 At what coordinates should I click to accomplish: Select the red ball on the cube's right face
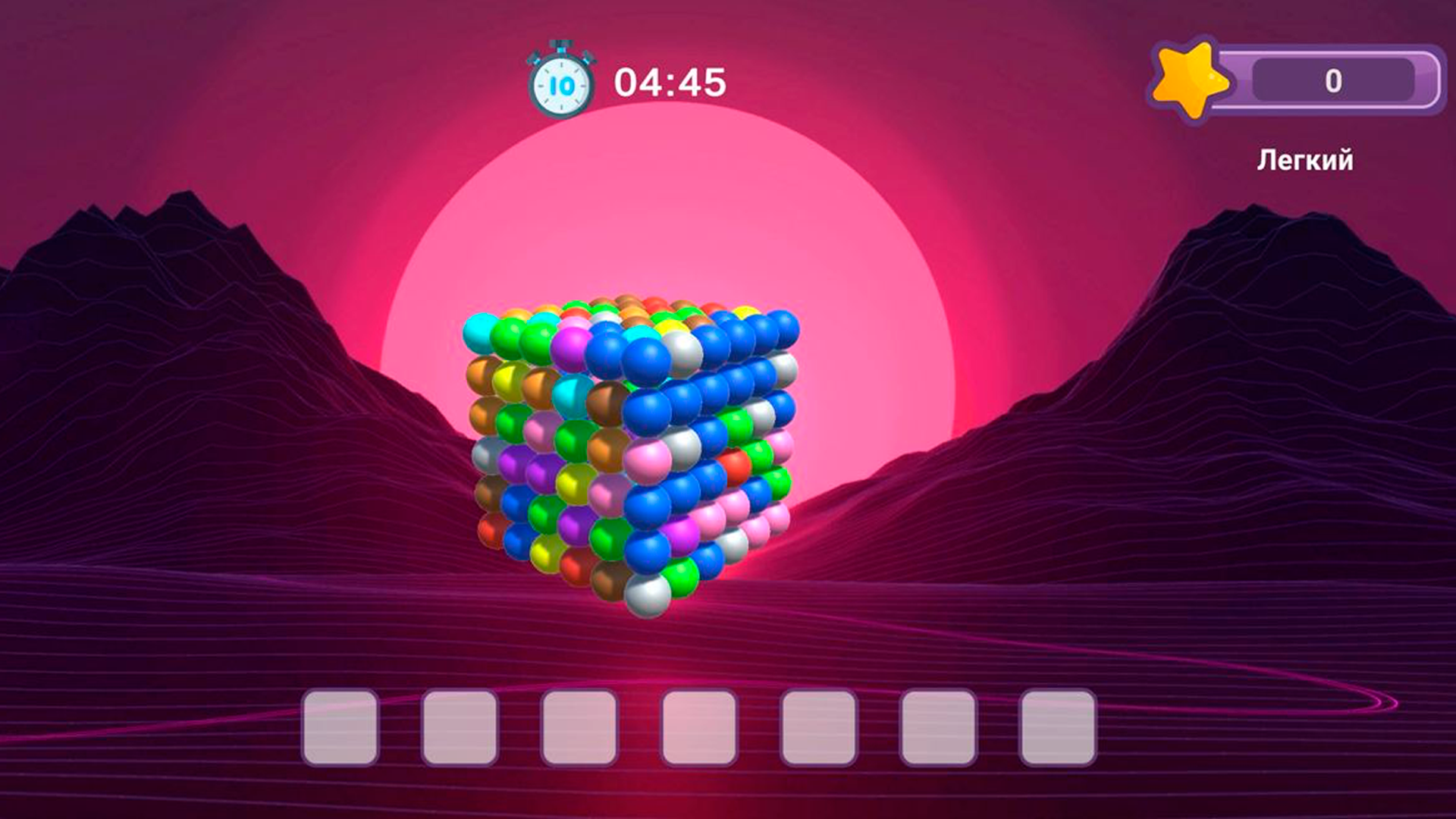(x=736, y=464)
